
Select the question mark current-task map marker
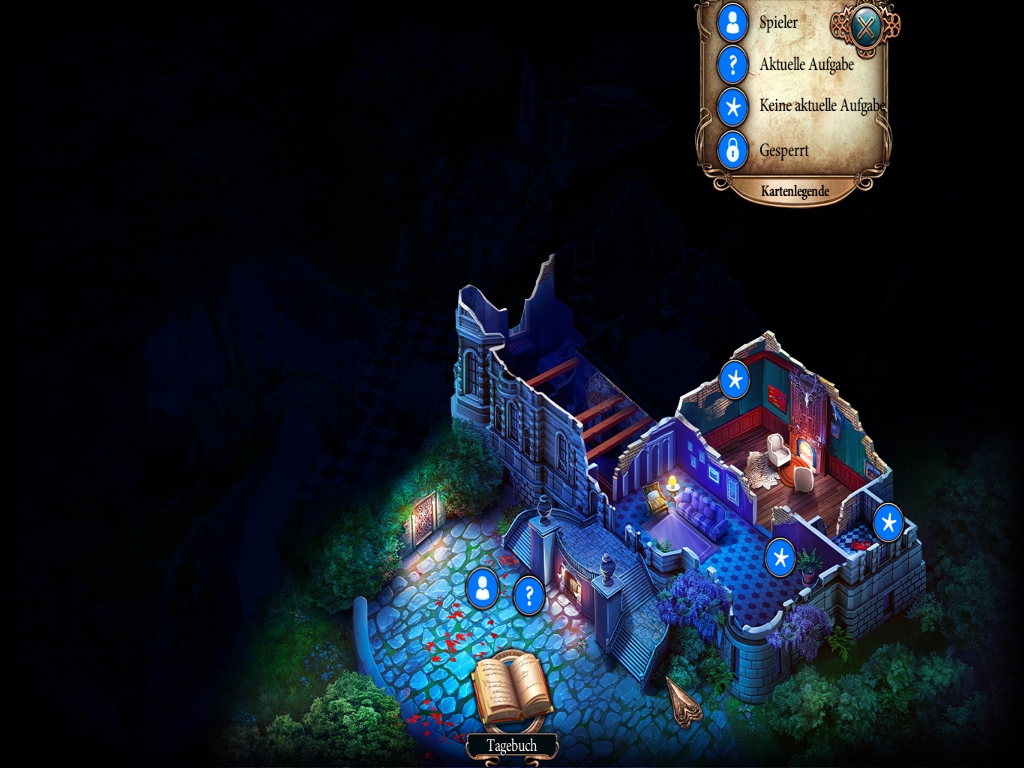click(529, 595)
